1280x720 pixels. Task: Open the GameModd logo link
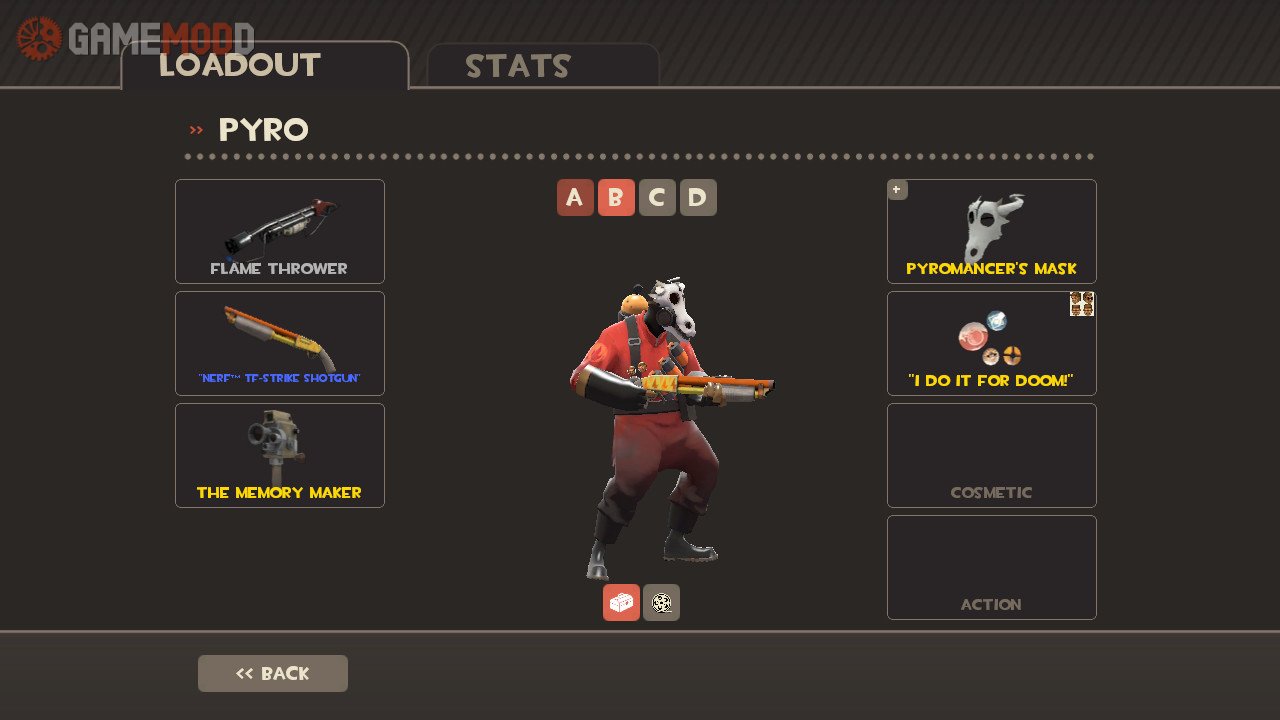(x=135, y=38)
